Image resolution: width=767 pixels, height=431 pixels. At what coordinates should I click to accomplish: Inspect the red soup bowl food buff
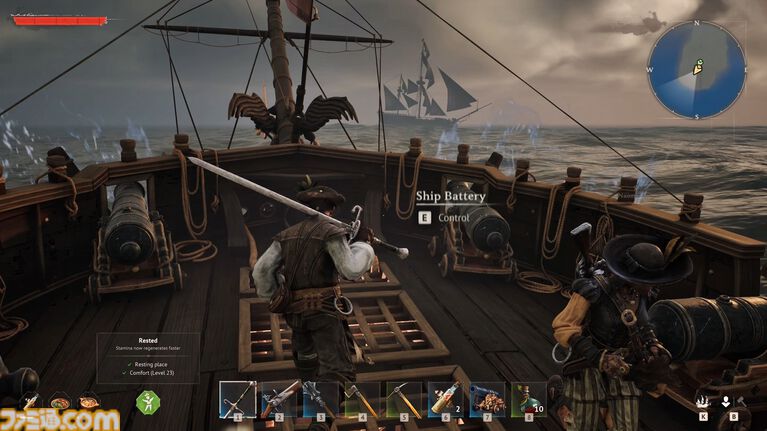[60, 403]
